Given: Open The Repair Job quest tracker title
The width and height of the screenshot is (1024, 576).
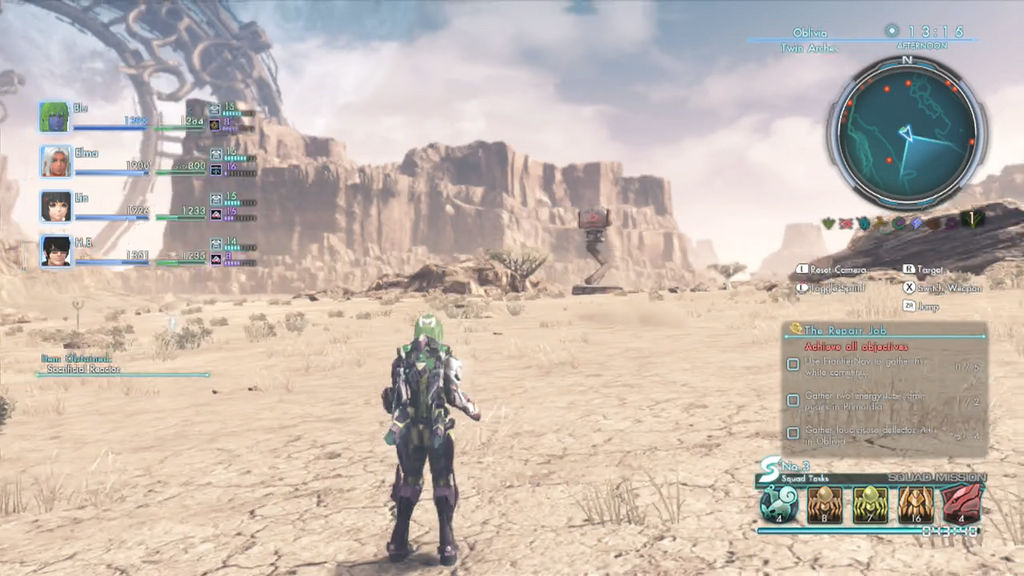Looking at the screenshot, I should tap(843, 329).
